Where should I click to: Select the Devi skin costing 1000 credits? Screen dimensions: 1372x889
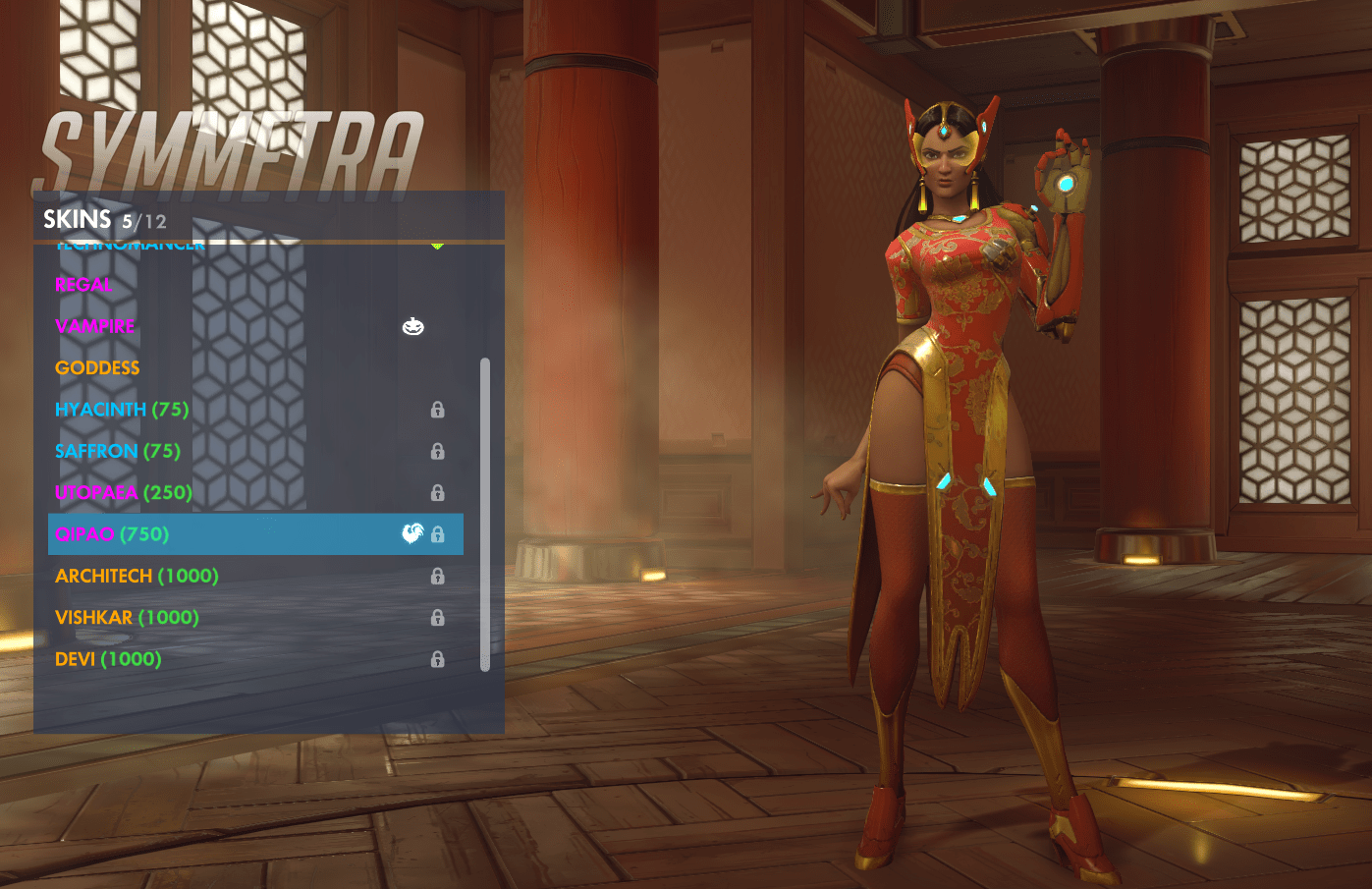click(x=106, y=659)
